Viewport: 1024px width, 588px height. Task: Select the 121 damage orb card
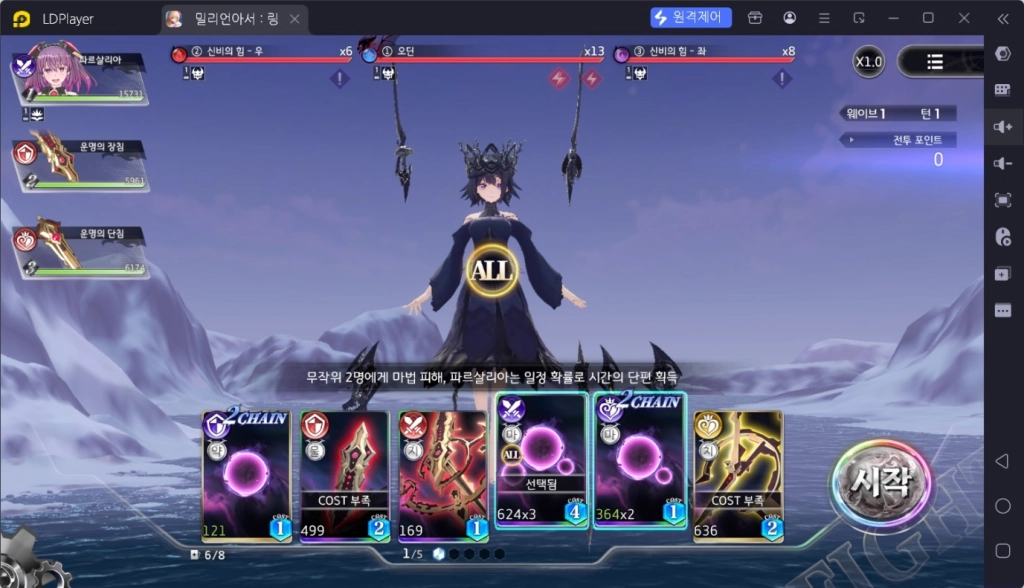click(246, 476)
